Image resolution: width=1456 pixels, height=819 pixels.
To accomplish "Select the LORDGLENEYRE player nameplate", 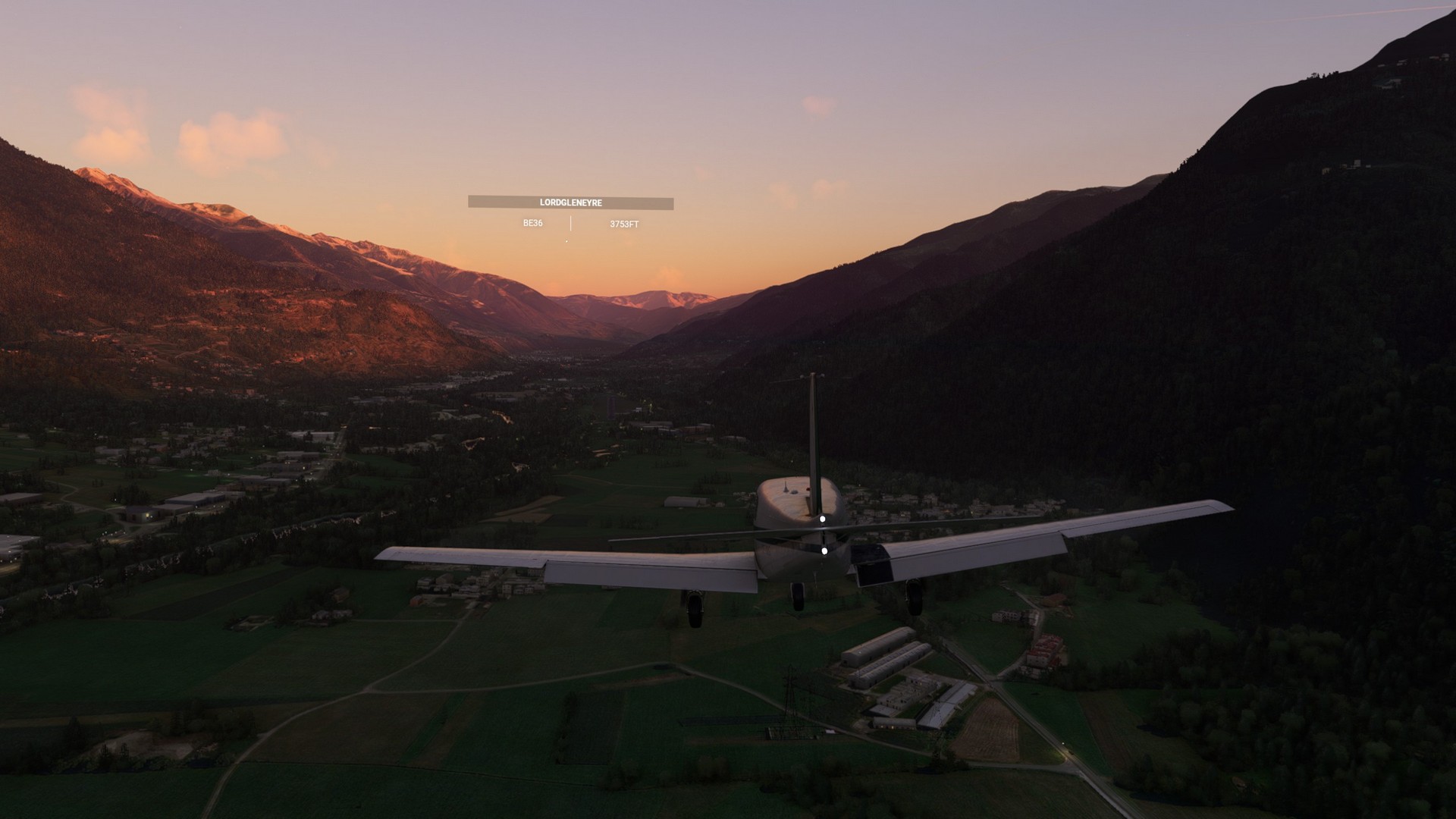I will [570, 203].
